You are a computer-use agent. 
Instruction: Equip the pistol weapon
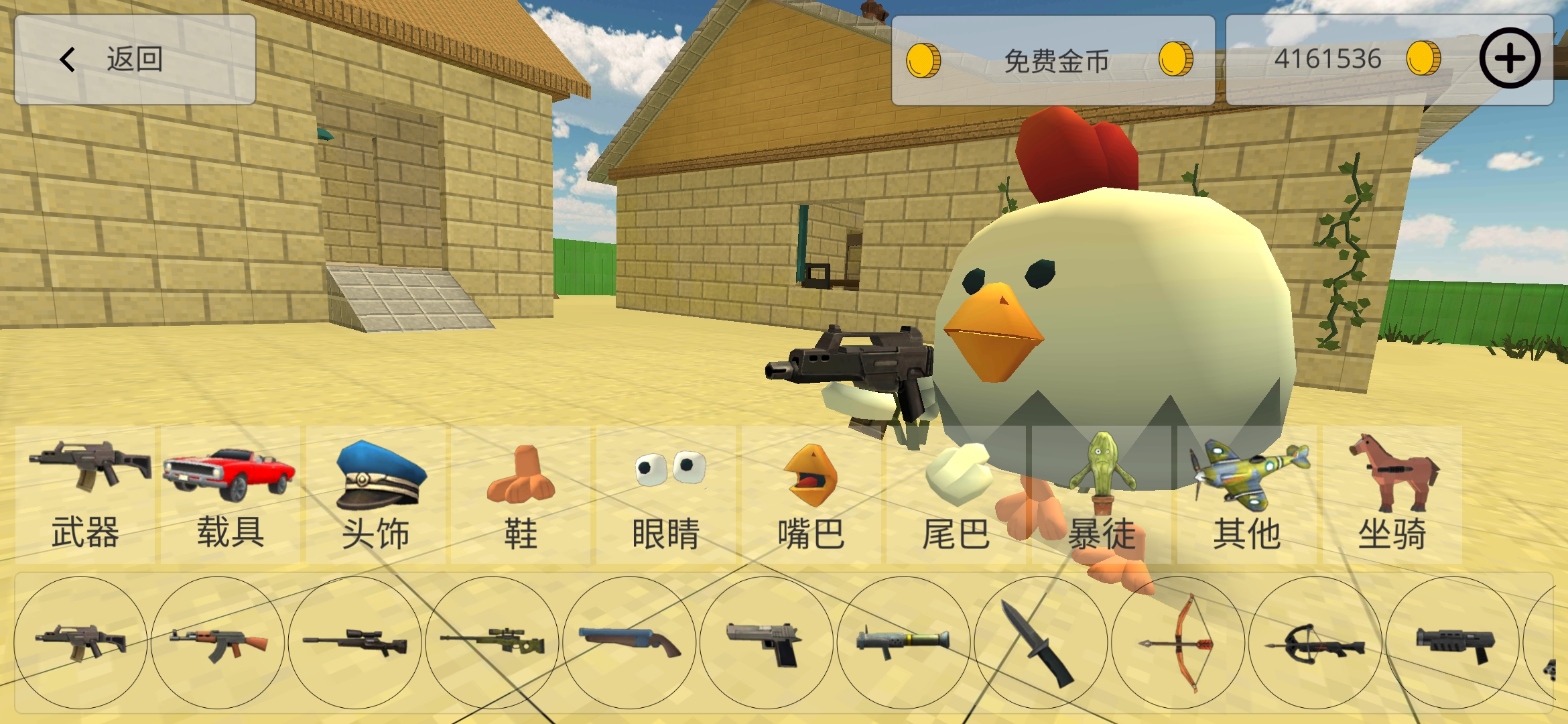(767, 643)
